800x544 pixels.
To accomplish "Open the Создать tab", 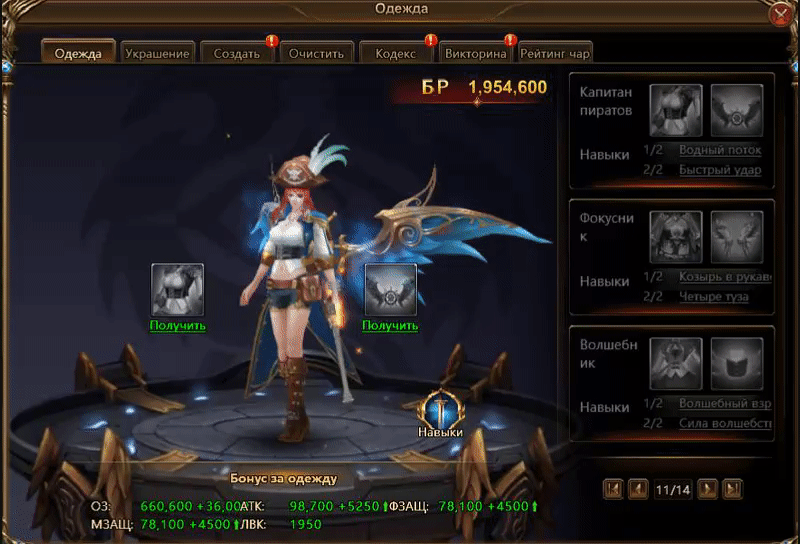I will click(237, 54).
